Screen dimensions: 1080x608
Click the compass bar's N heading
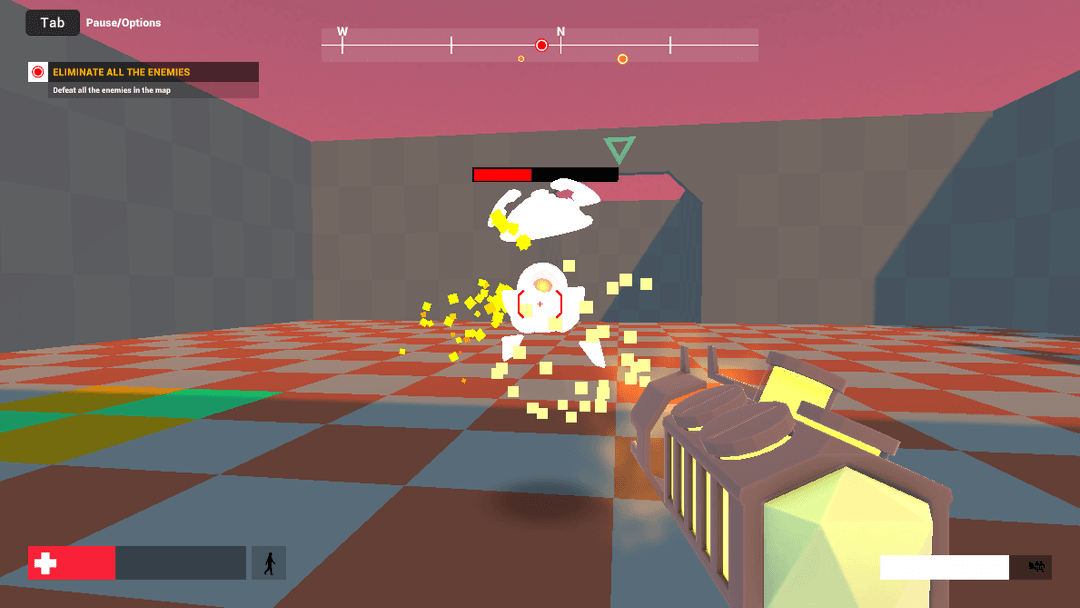(x=561, y=32)
